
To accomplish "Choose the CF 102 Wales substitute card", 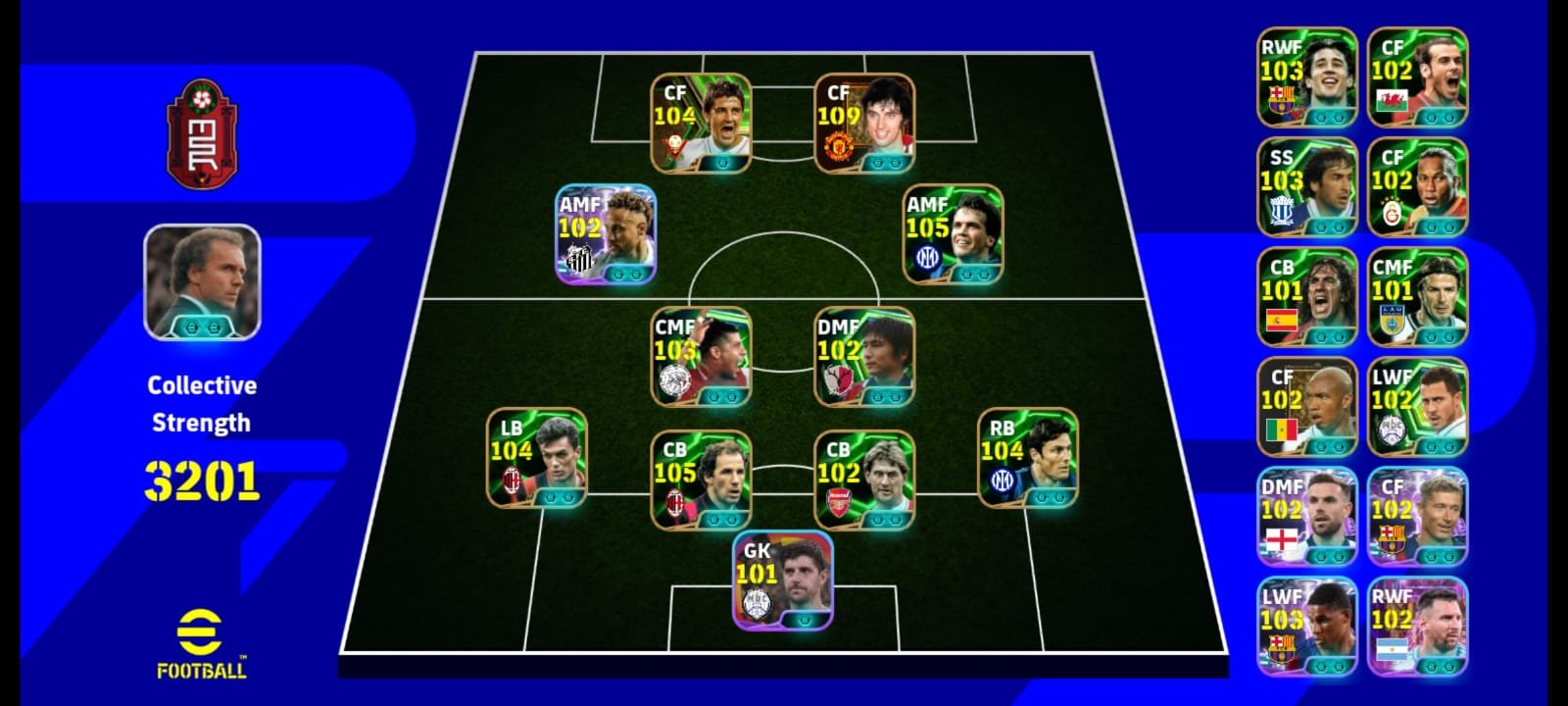I will click(1417, 77).
